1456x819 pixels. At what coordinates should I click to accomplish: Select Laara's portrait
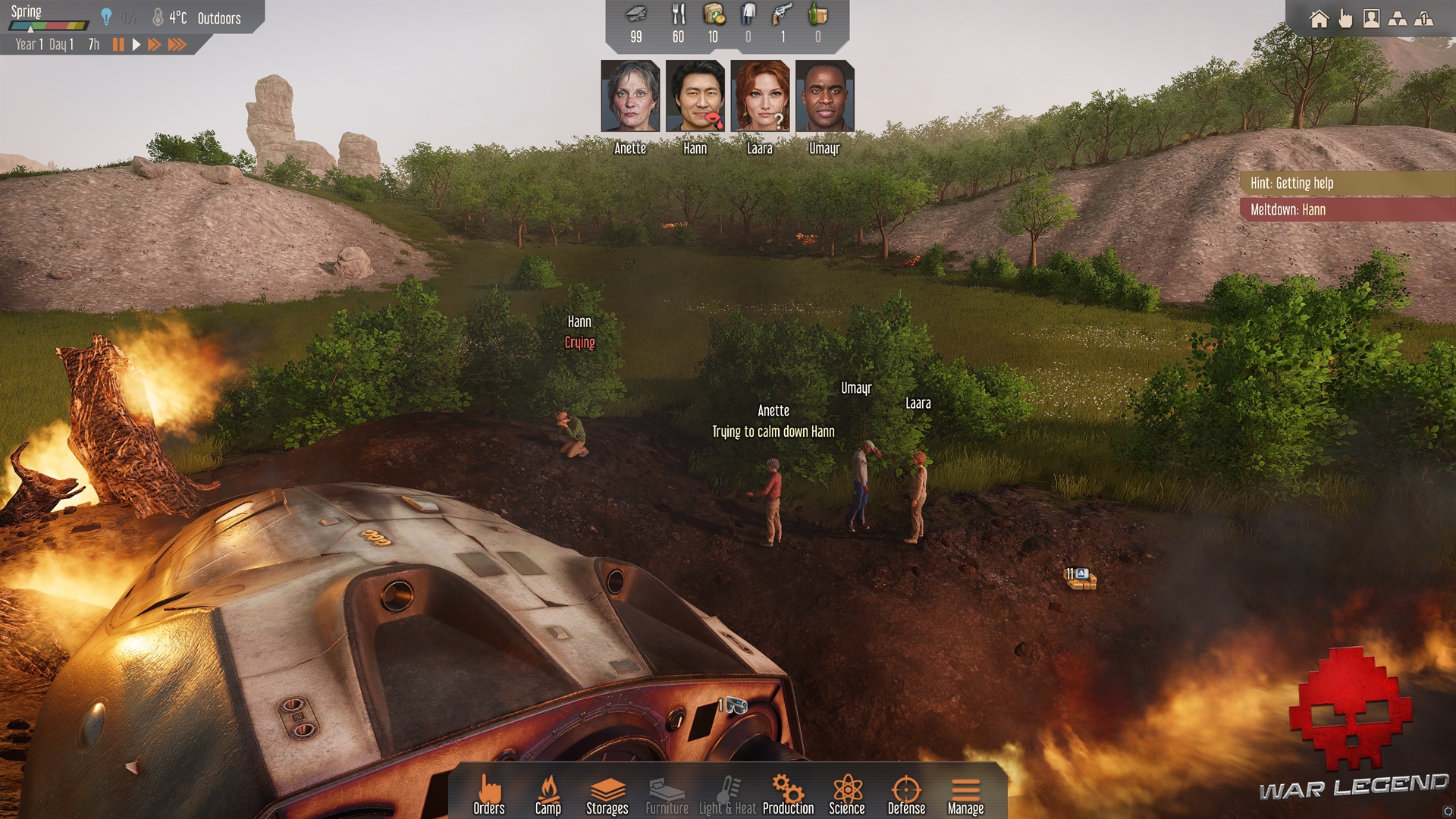coord(760,96)
